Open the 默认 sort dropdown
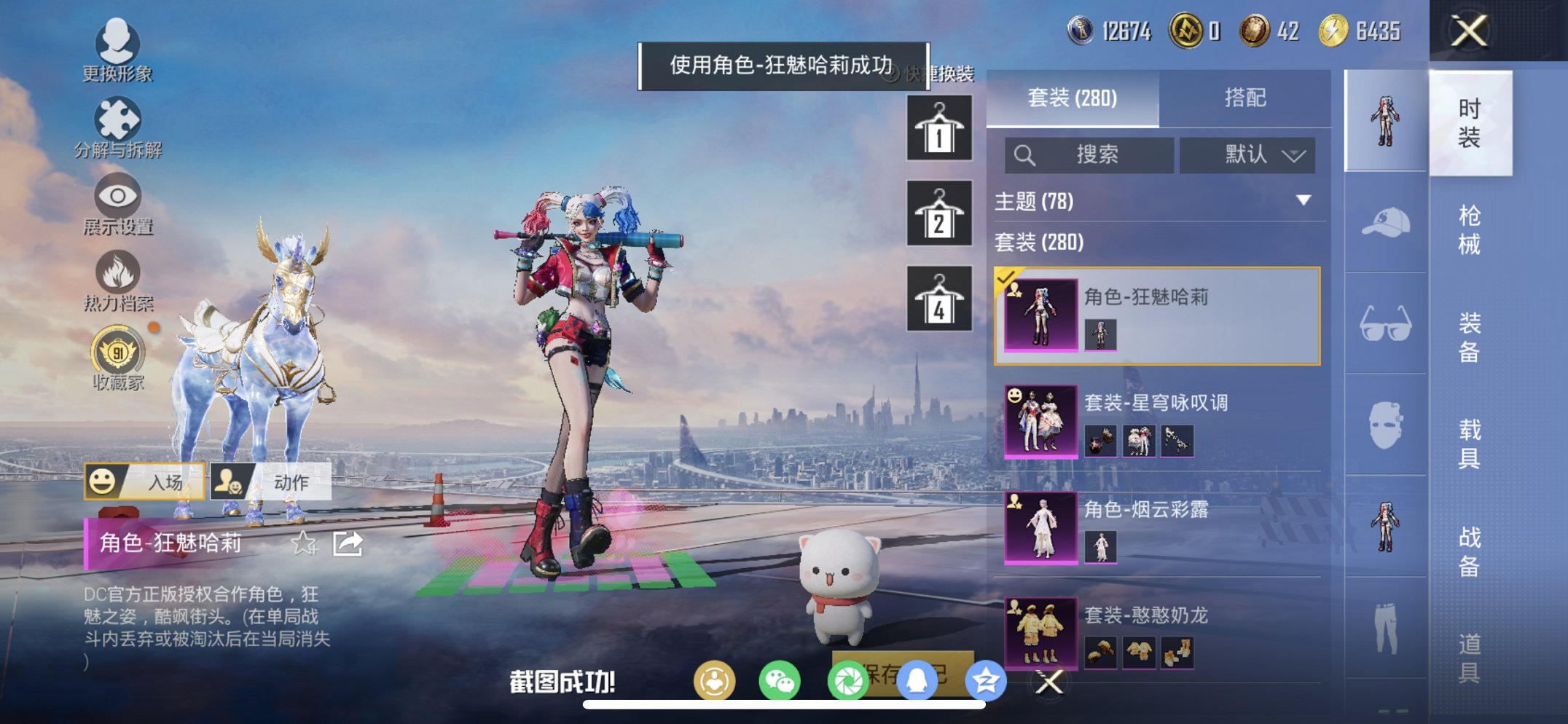The width and height of the screenshot is (1568, 724). pyautogui.click(x=1247, y=154)
